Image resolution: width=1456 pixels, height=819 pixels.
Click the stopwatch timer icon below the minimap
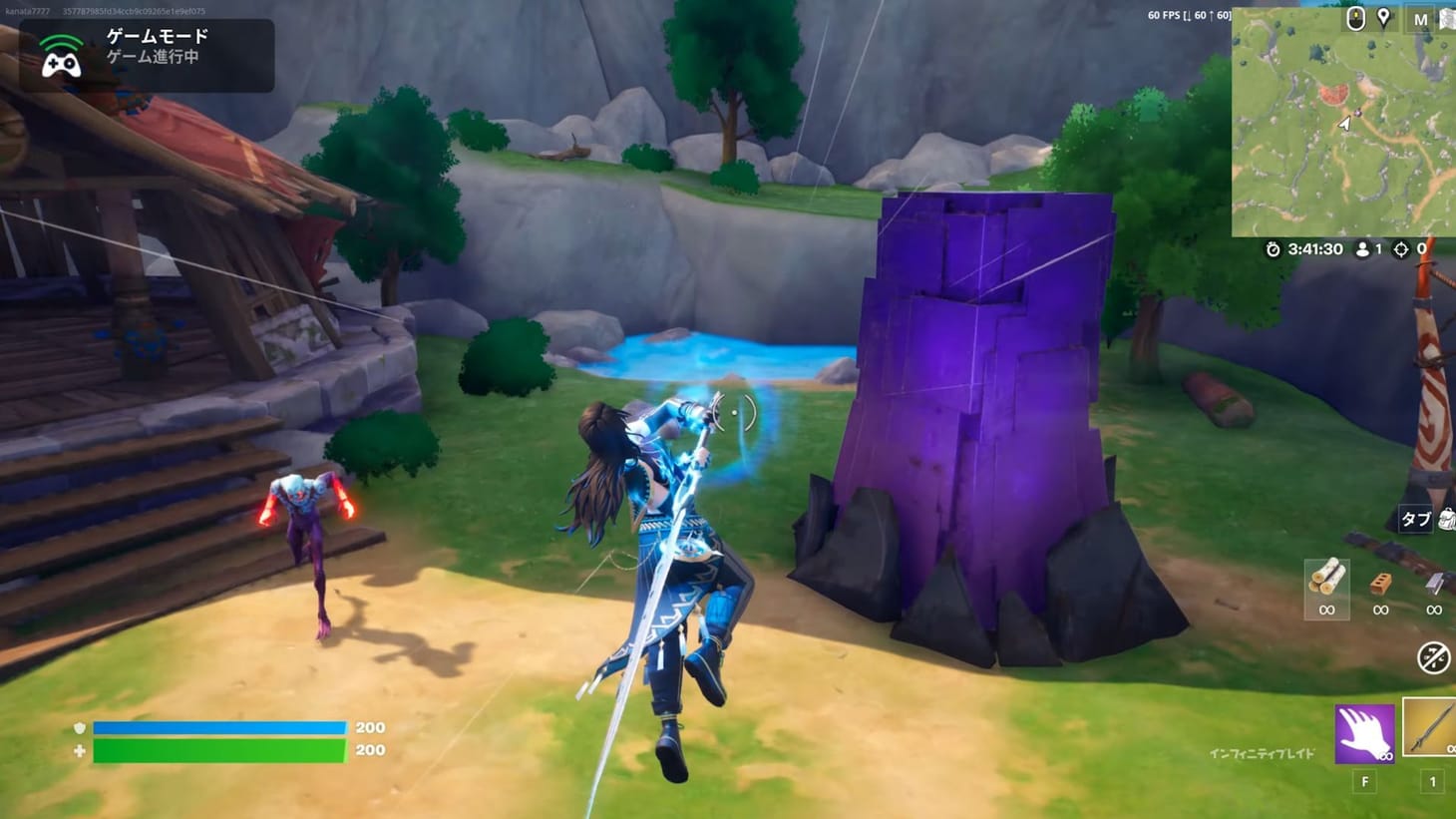pyautogui.click(x=1273, y=249)
